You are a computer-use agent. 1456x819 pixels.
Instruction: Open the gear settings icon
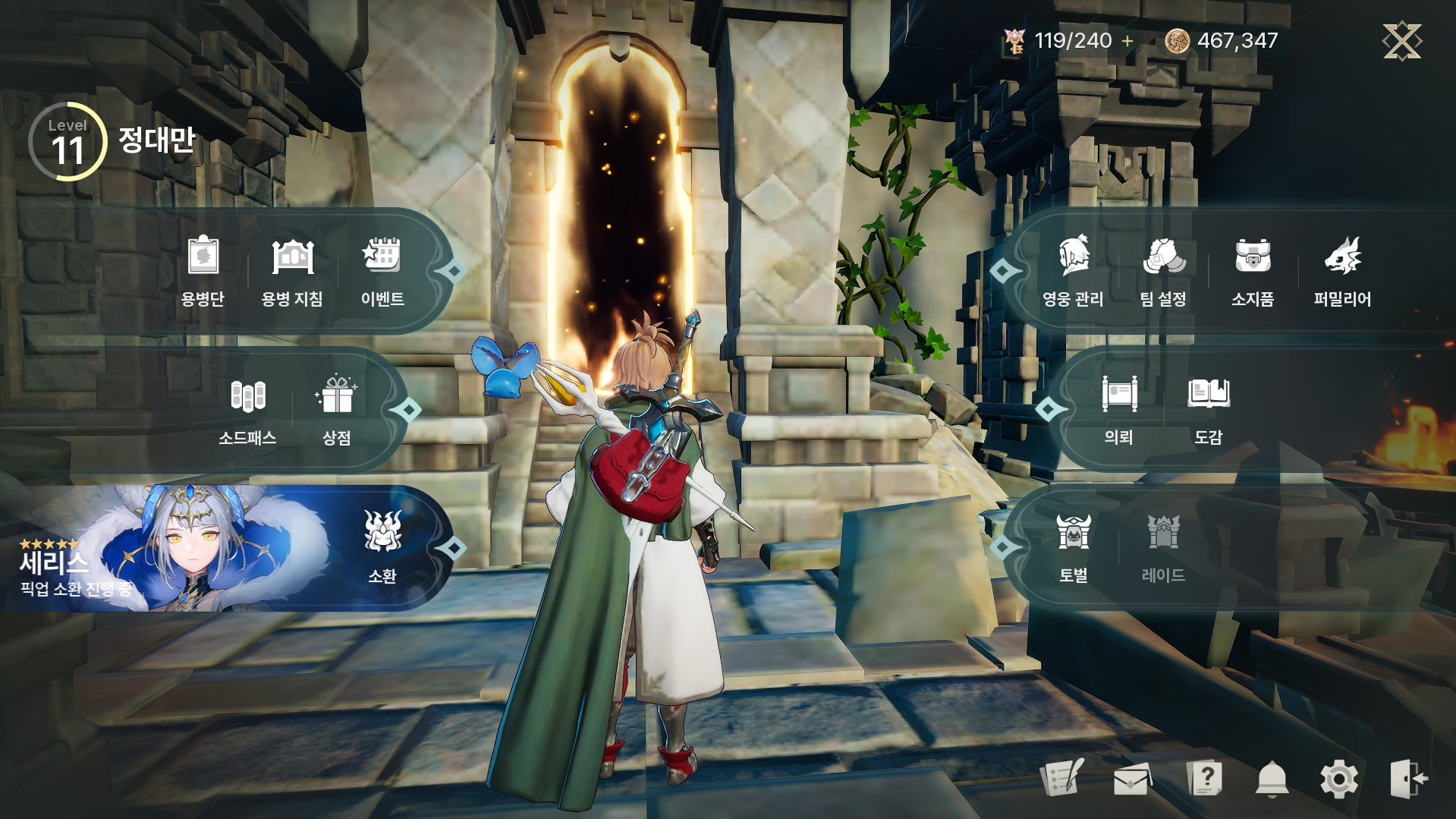(1339, 779)
